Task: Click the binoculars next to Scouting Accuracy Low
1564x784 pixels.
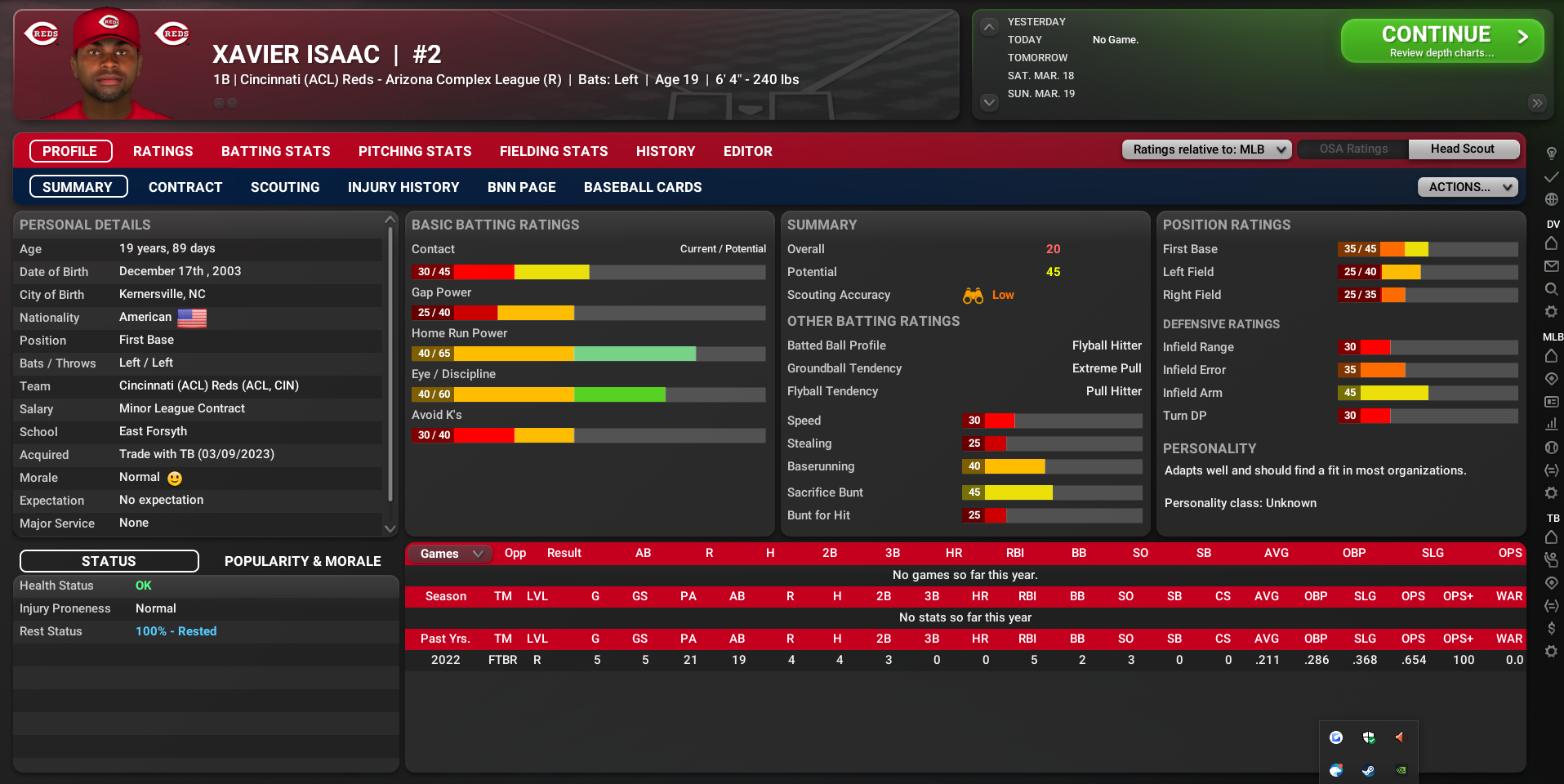Action: pos(972,296)
